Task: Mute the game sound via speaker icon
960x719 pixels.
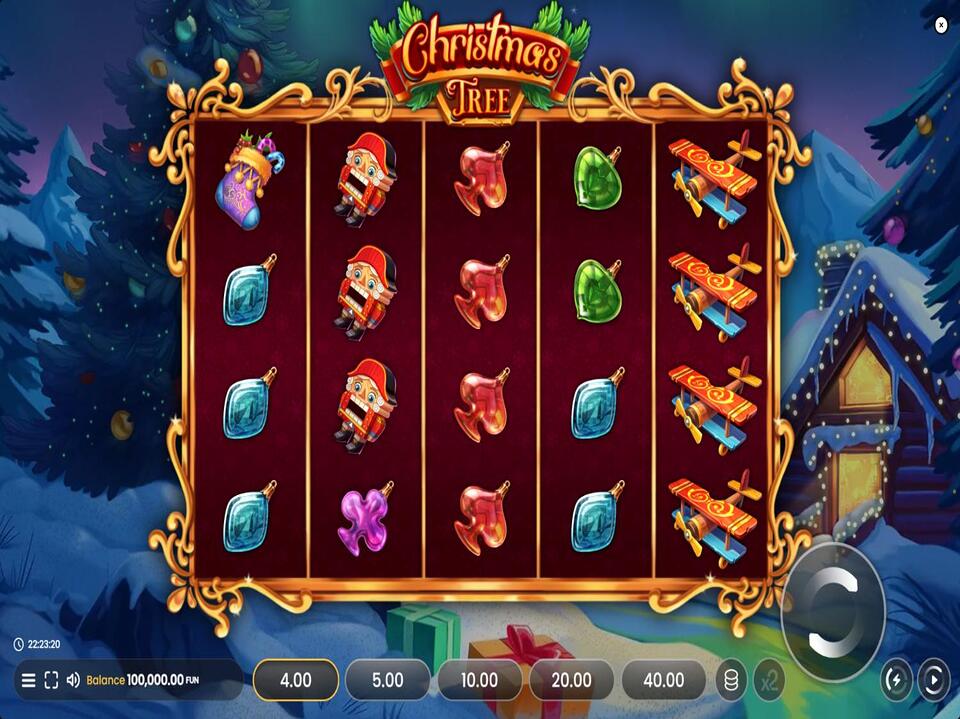Action: click(x=73, y=680)
